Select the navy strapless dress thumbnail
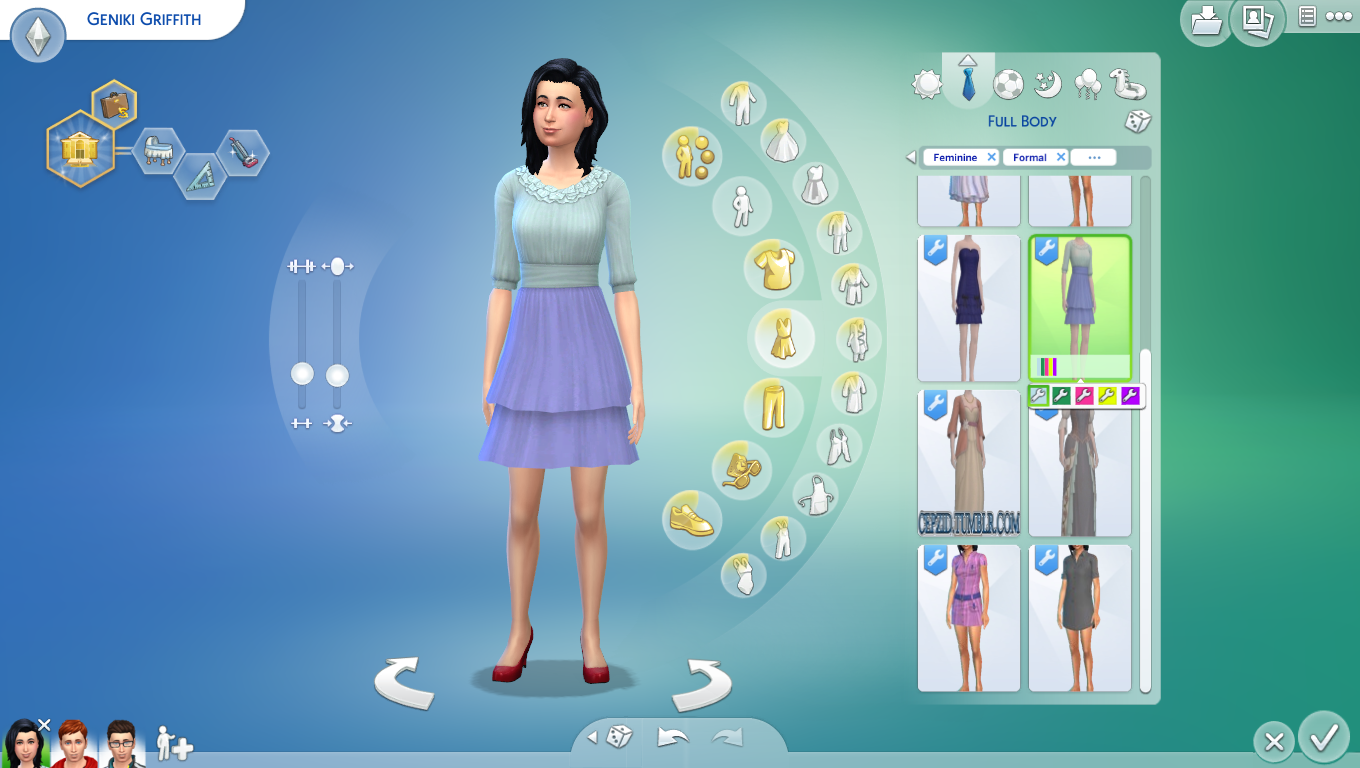The width and height of the screenshot is (1360, 768). coord(968,307)
